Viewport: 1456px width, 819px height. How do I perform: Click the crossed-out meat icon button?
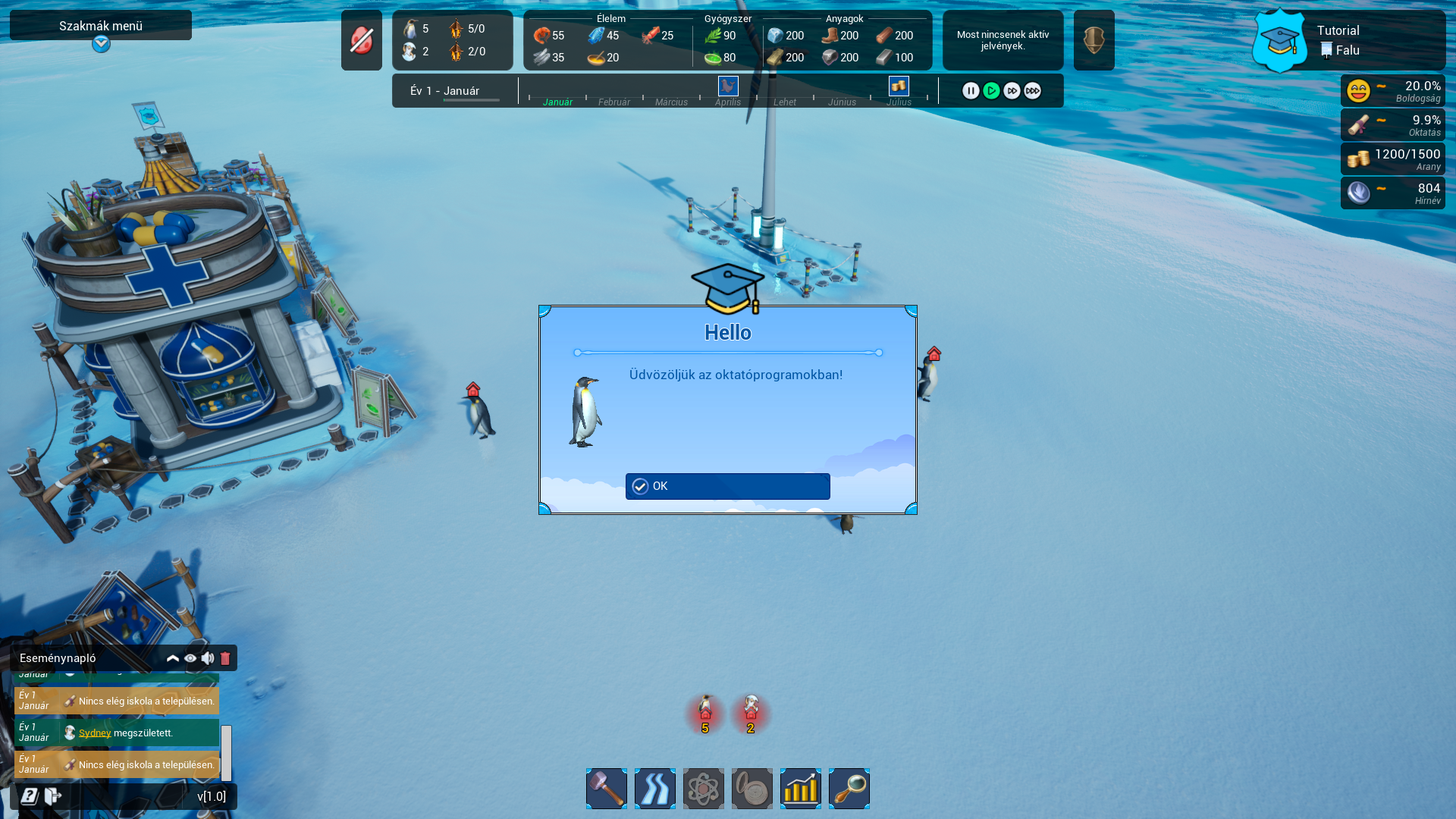[362, 40]
